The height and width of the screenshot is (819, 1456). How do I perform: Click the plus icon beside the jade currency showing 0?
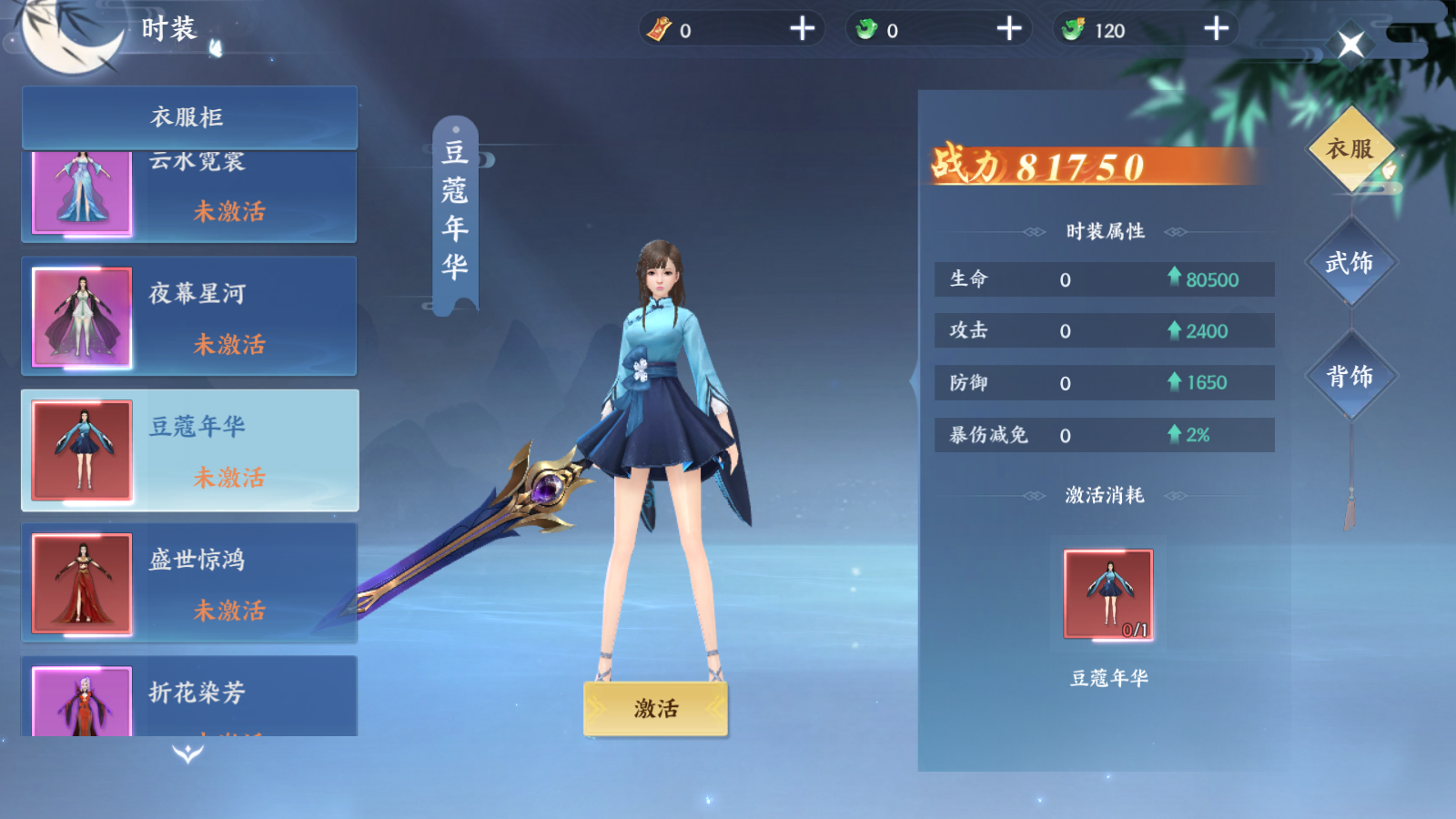tap(1007, 30)
